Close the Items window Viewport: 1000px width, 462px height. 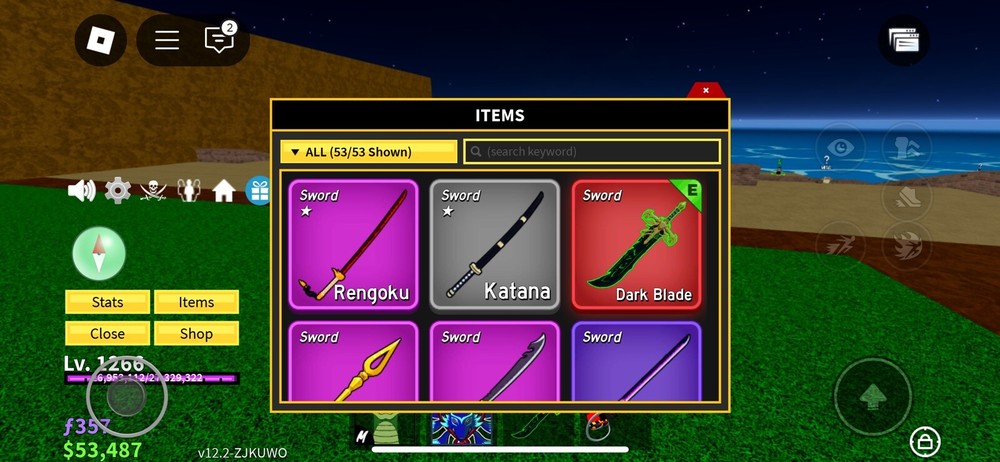(706, 90)
